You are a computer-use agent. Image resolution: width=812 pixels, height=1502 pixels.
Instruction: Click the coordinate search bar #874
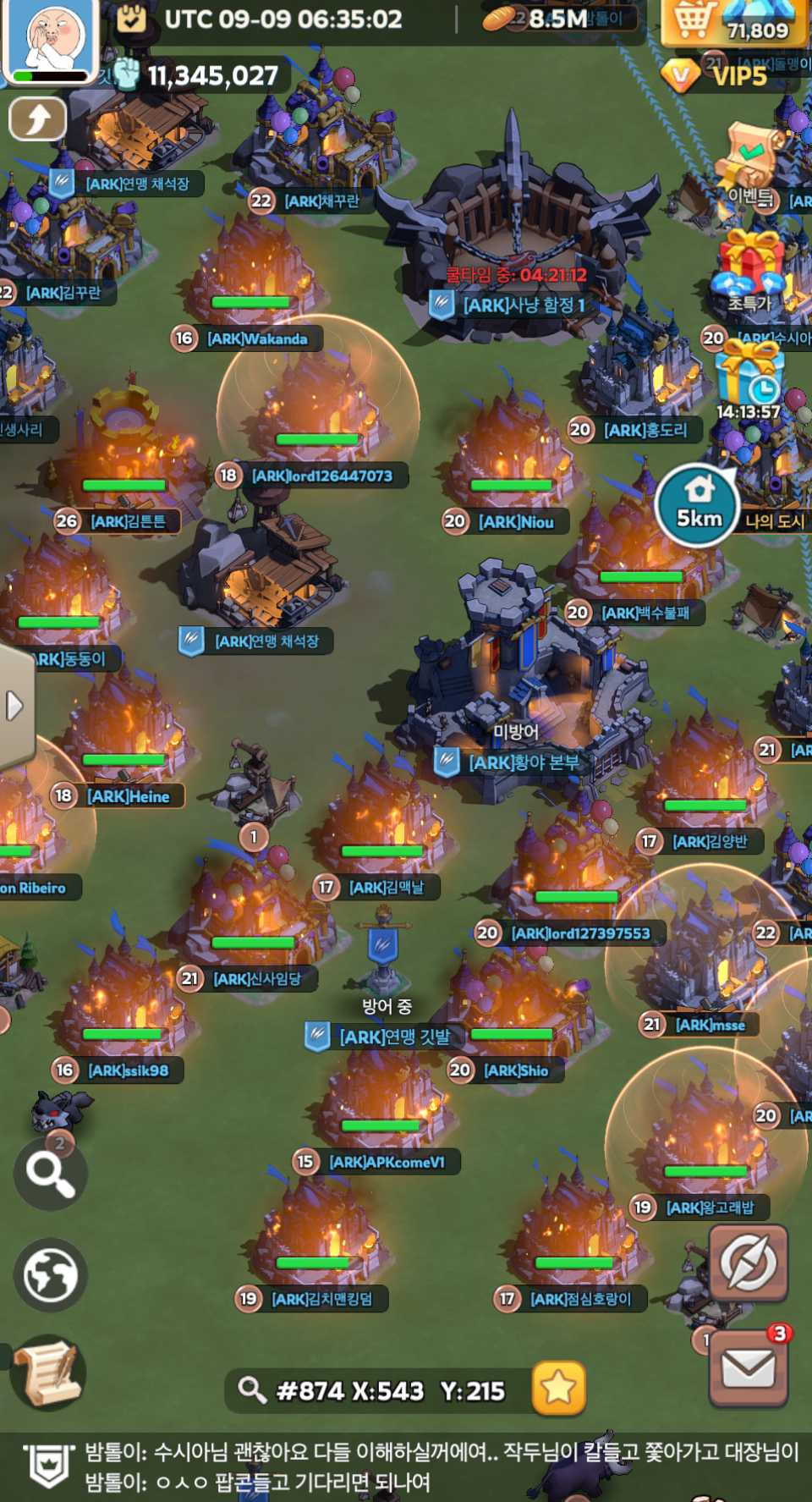coord(378,1390)
